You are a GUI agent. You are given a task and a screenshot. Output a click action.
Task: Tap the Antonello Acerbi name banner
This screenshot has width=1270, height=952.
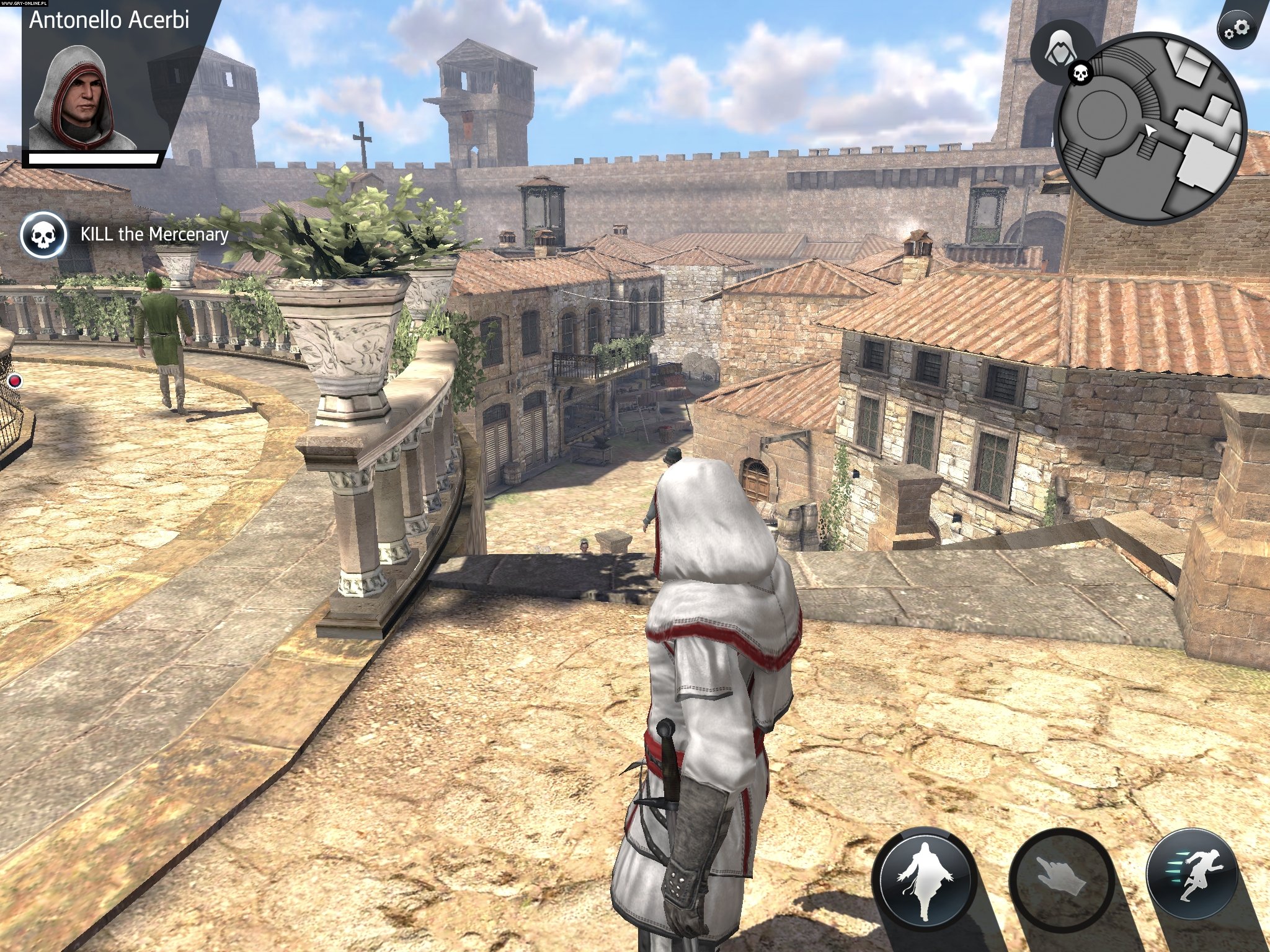[x=109, y=20]
